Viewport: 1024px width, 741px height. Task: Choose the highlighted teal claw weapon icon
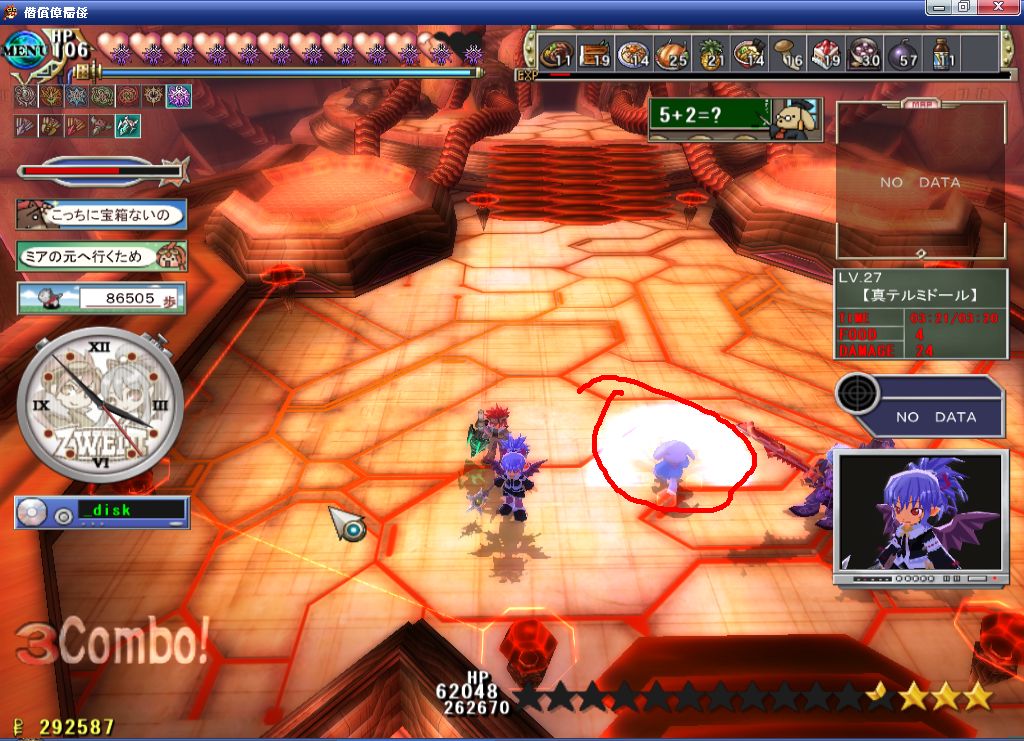coord(128,126)
